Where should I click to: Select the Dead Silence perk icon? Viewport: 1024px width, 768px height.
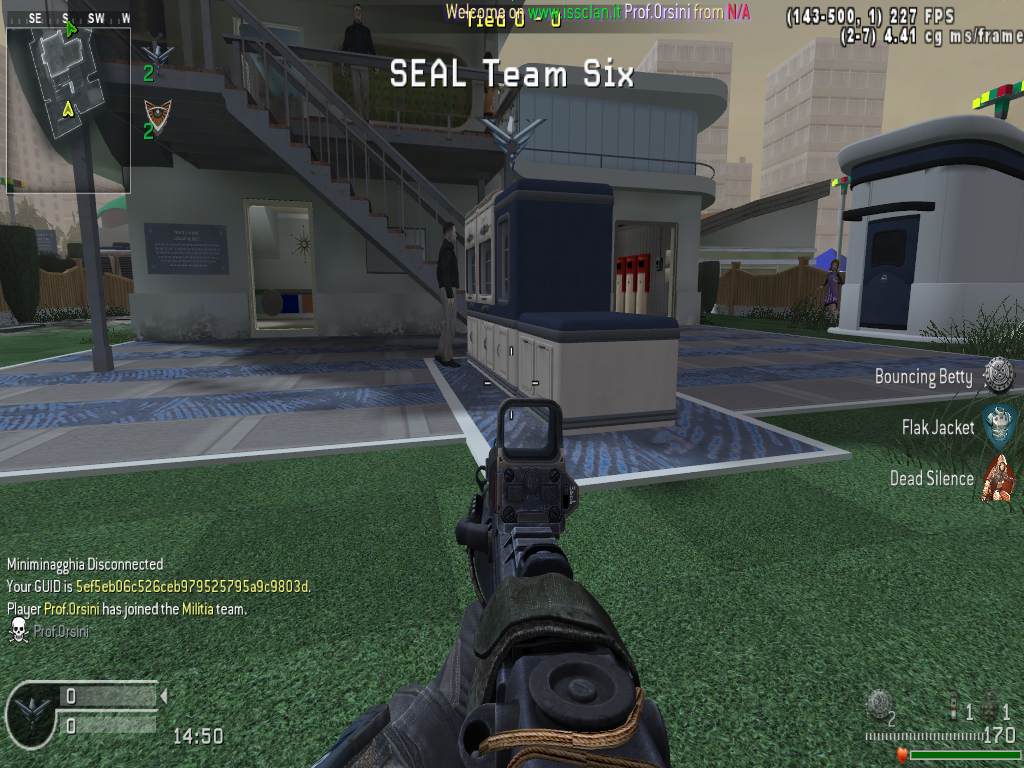[x=997, y=477]
